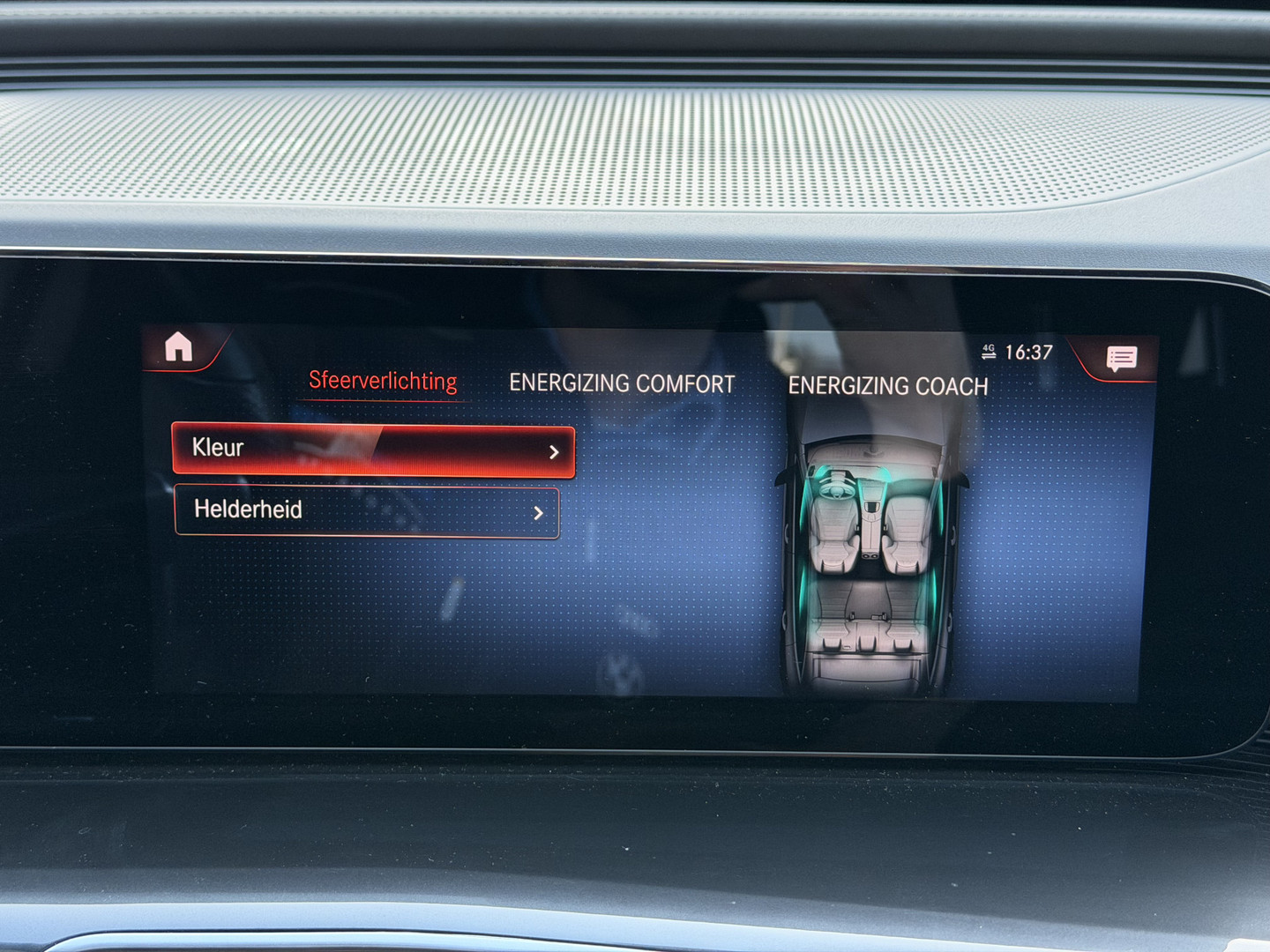
Task: Switch to the ENERGIZING COMFORT tab
Action: tap(621, 383)
